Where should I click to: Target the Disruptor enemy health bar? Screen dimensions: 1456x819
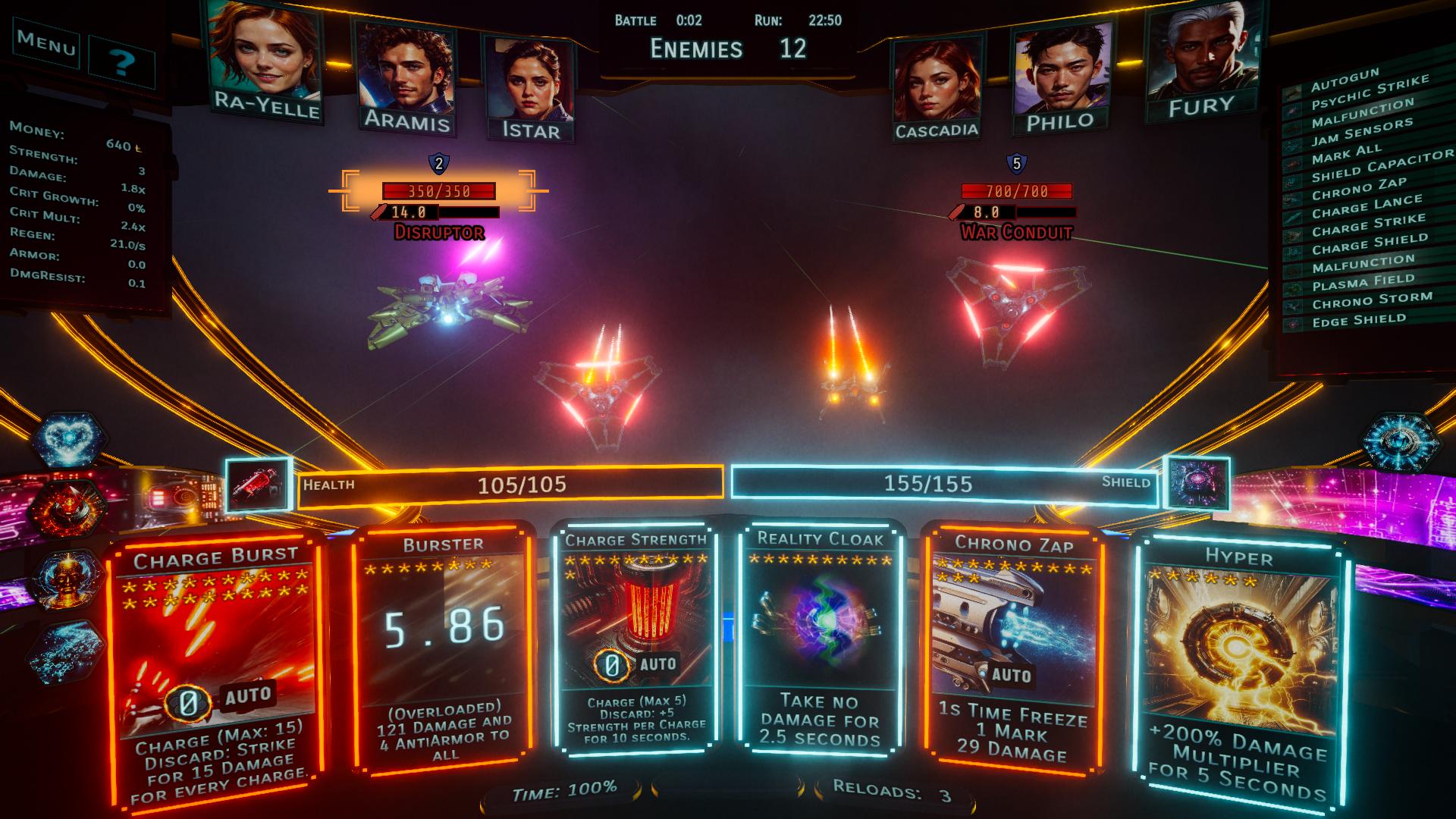coord(439,191)
